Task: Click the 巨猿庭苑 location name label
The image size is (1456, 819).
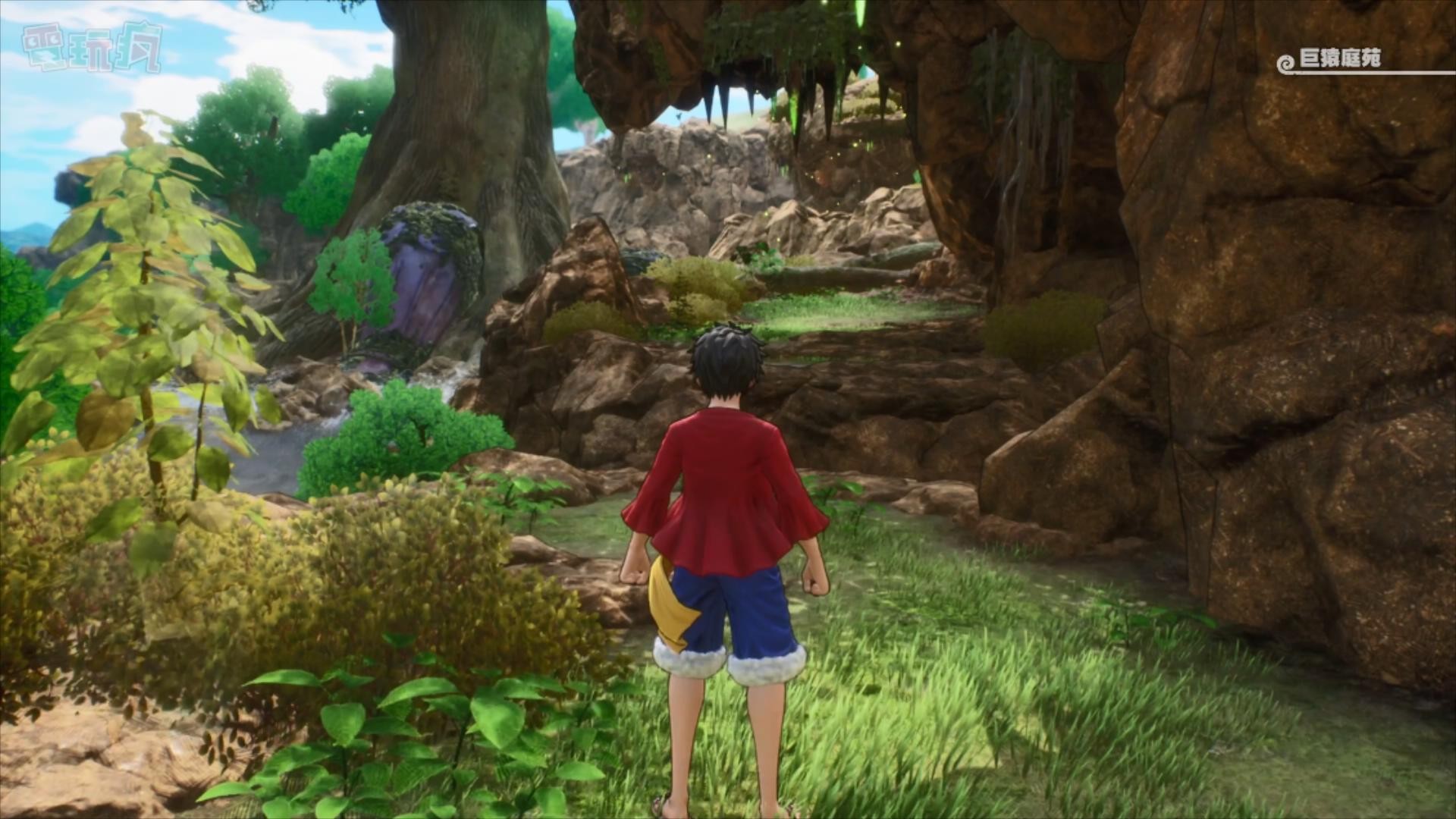Action: pos(1339,59)
